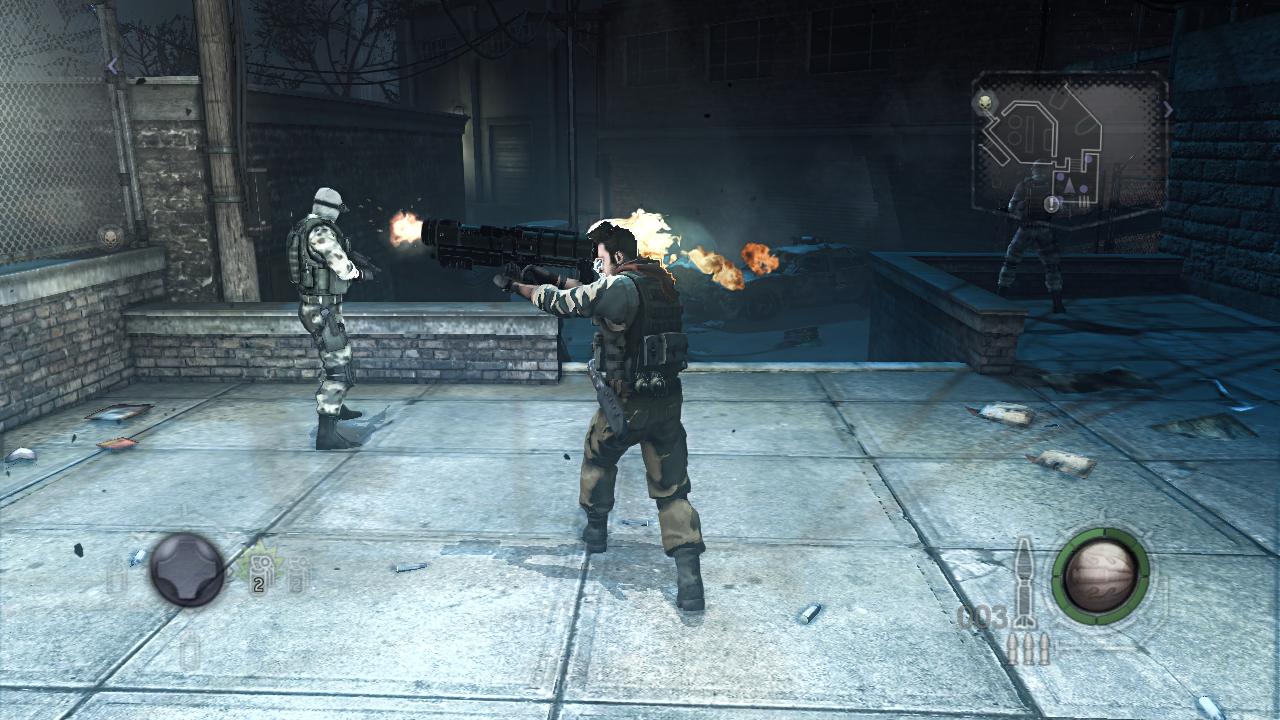The height and width of the screenshot is (720, 1280).
Task: Select the green-ringed health orb
Action: coord(1100,575)
